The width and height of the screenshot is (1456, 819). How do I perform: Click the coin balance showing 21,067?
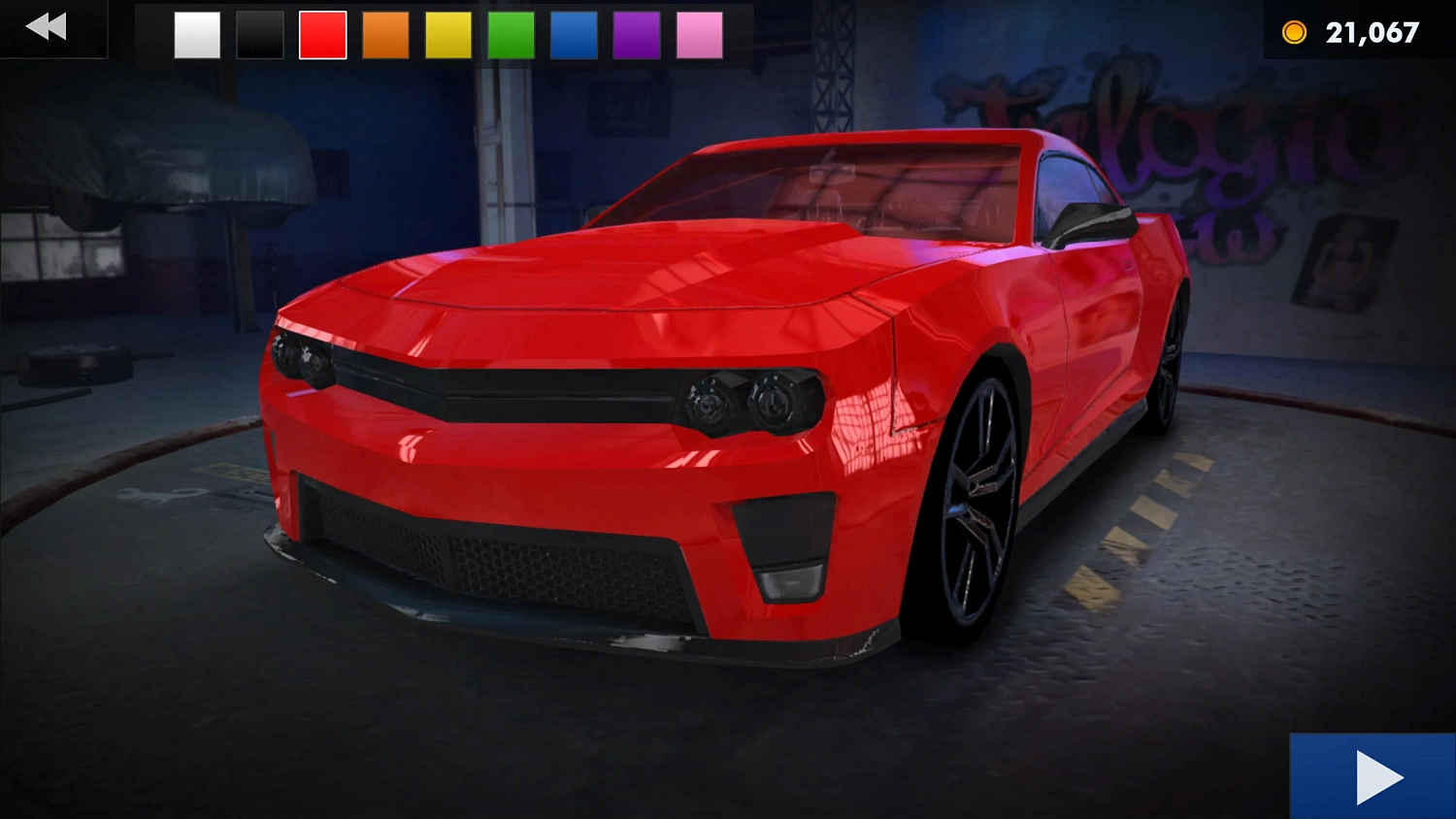tap(1373, 31)
